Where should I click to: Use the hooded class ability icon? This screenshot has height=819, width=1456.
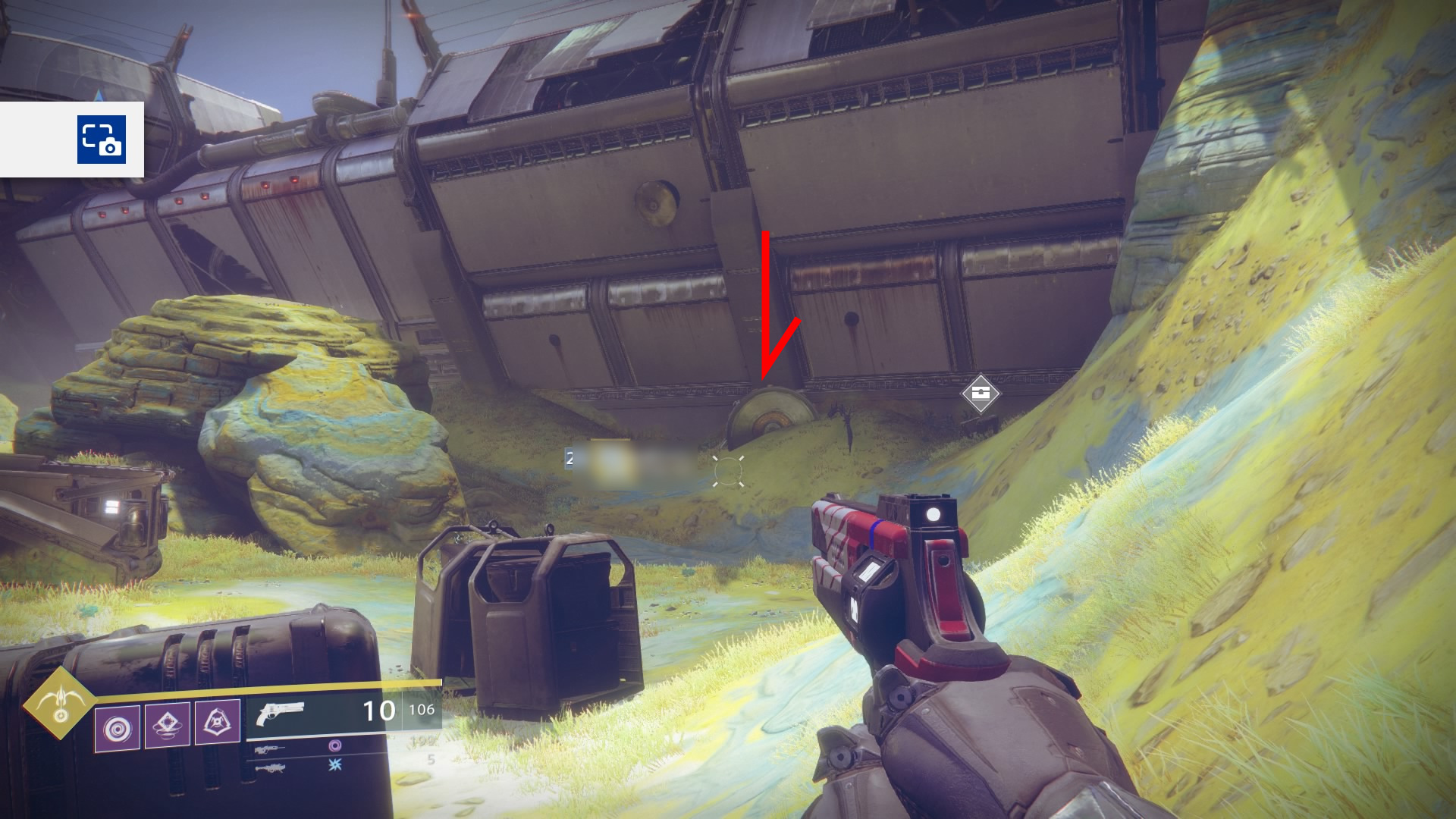[x=218, y=723]
